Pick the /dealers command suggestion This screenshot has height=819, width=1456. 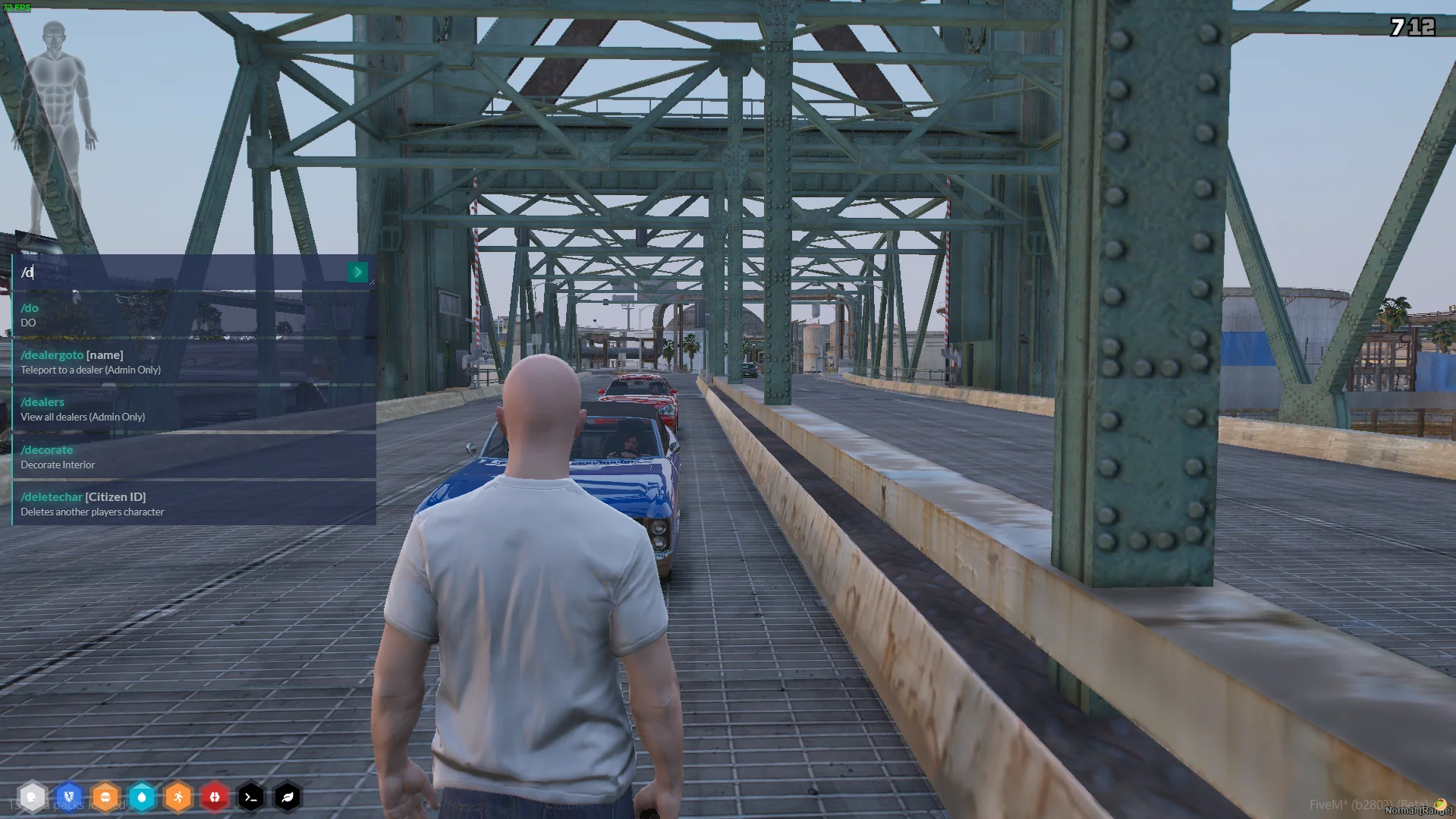coord(193,409)
